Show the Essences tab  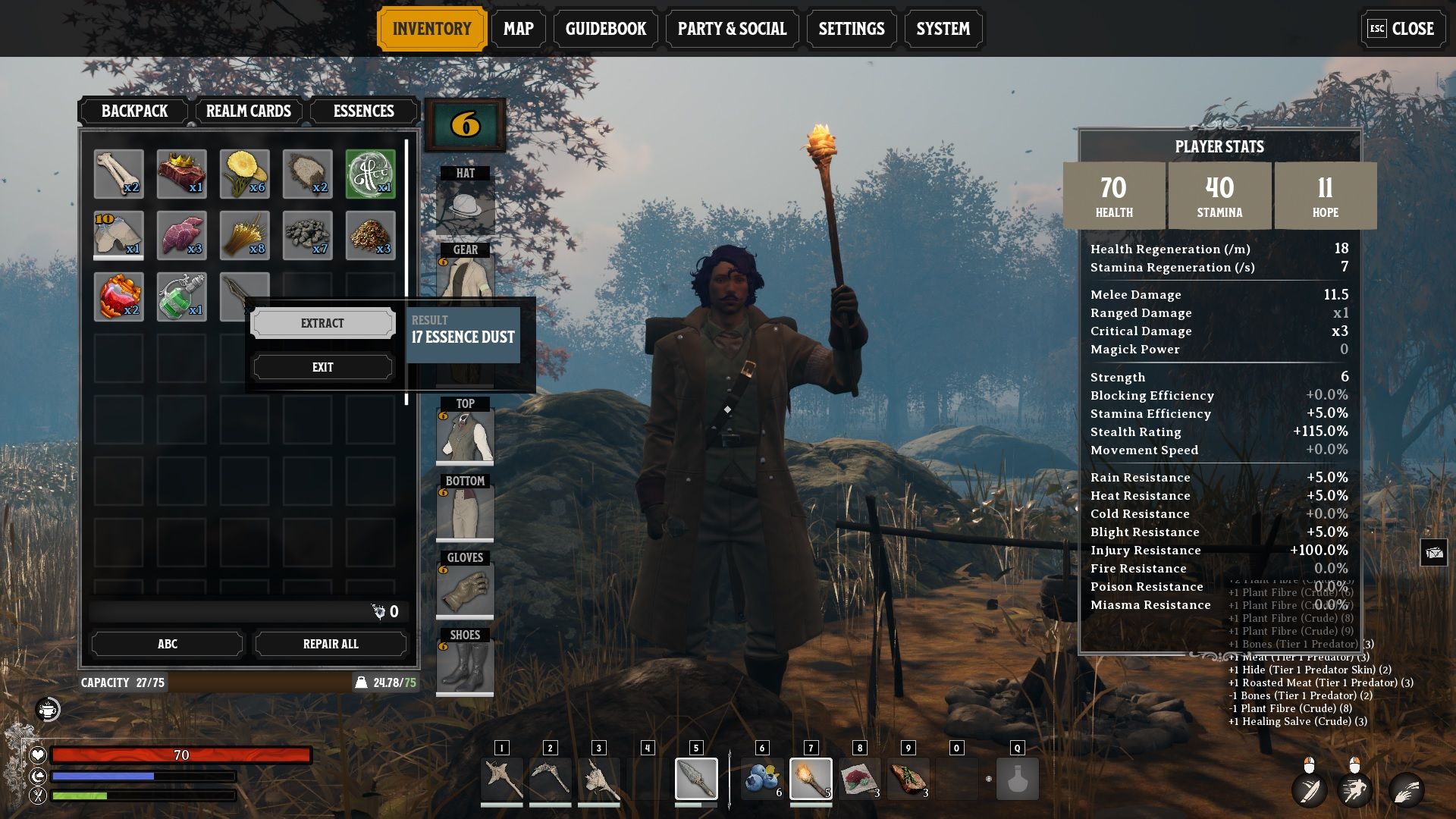(363, 111)
